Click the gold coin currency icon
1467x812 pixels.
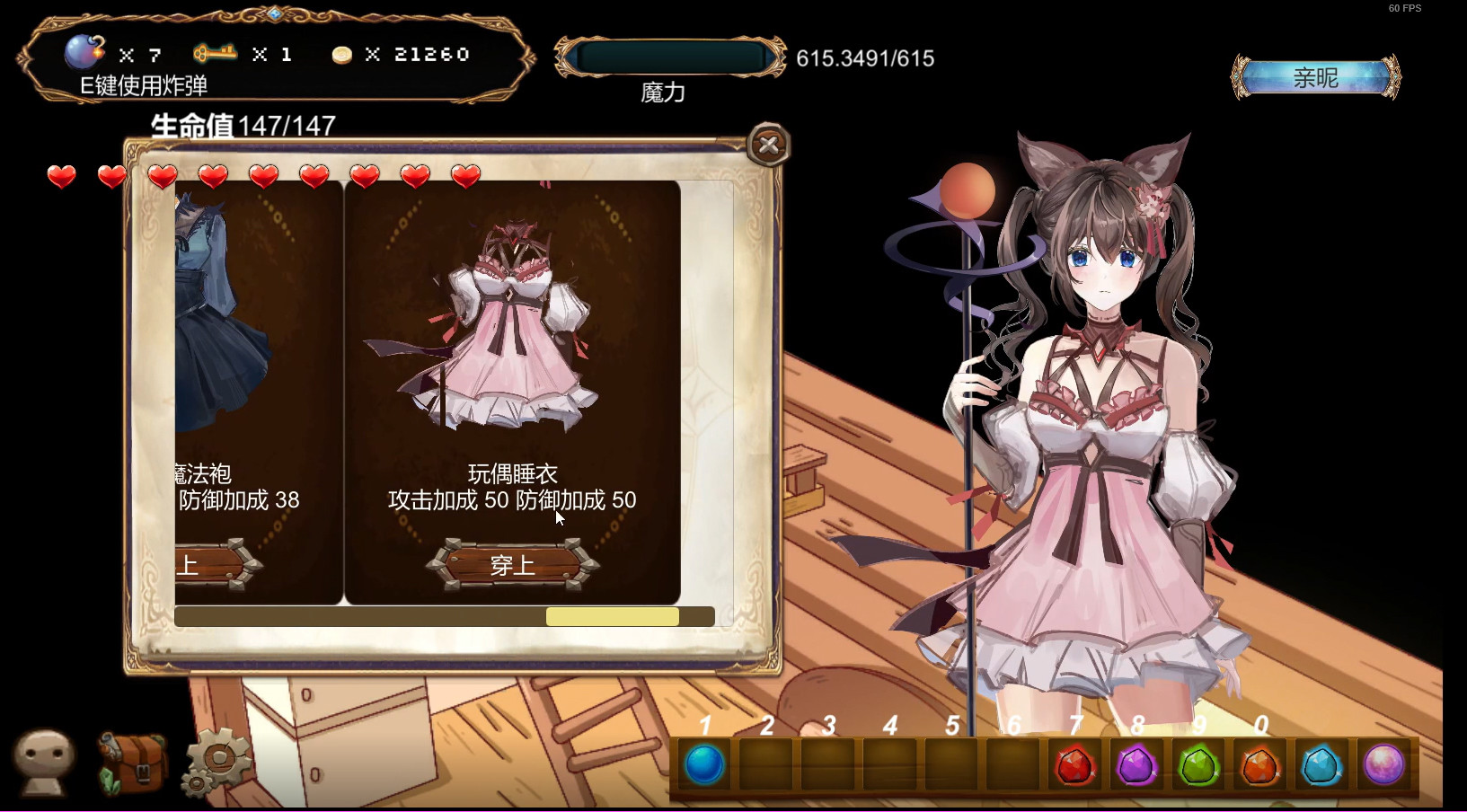(341, 54)
